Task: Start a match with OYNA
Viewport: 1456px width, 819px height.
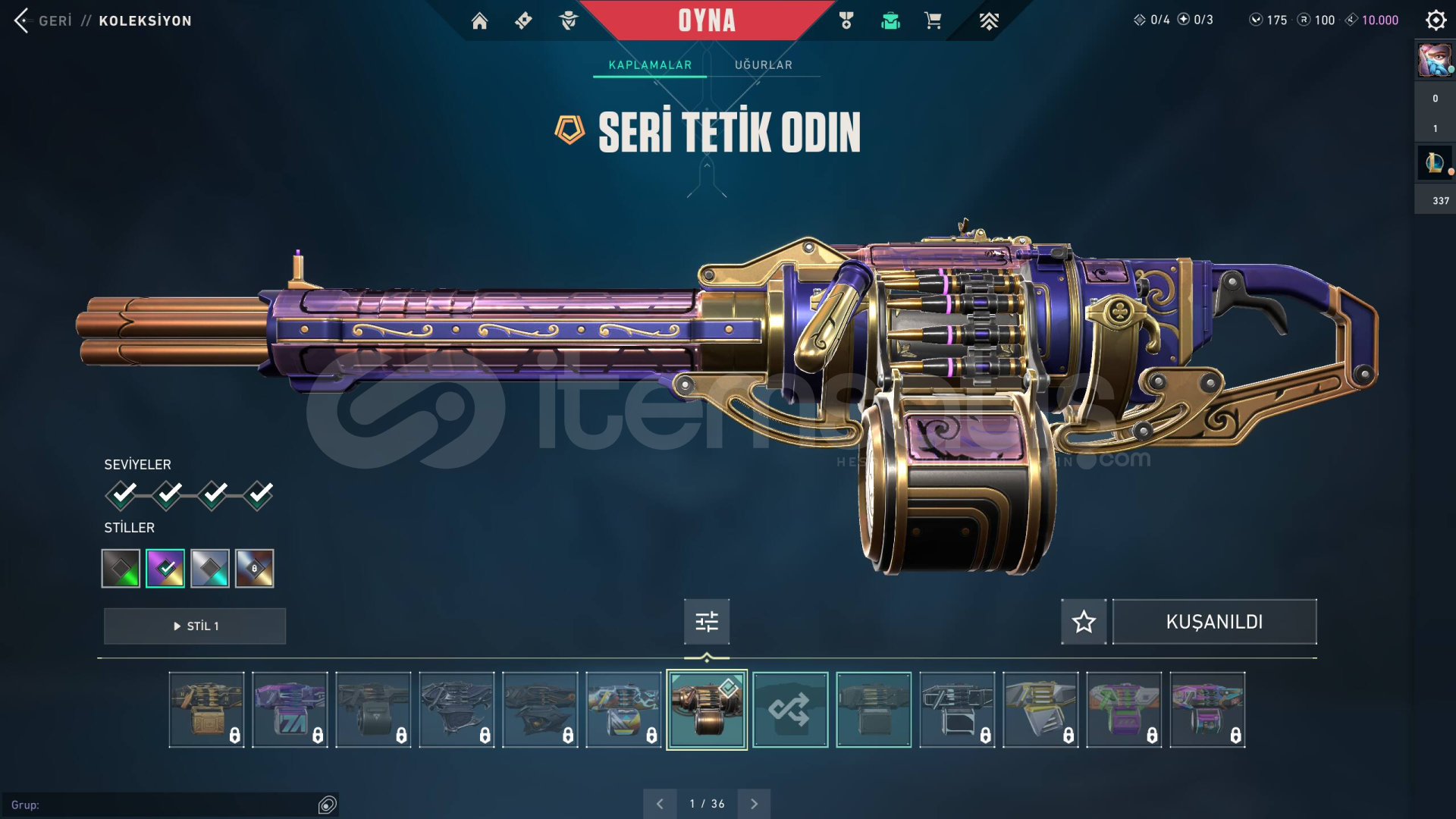Action: click(707, 20)
